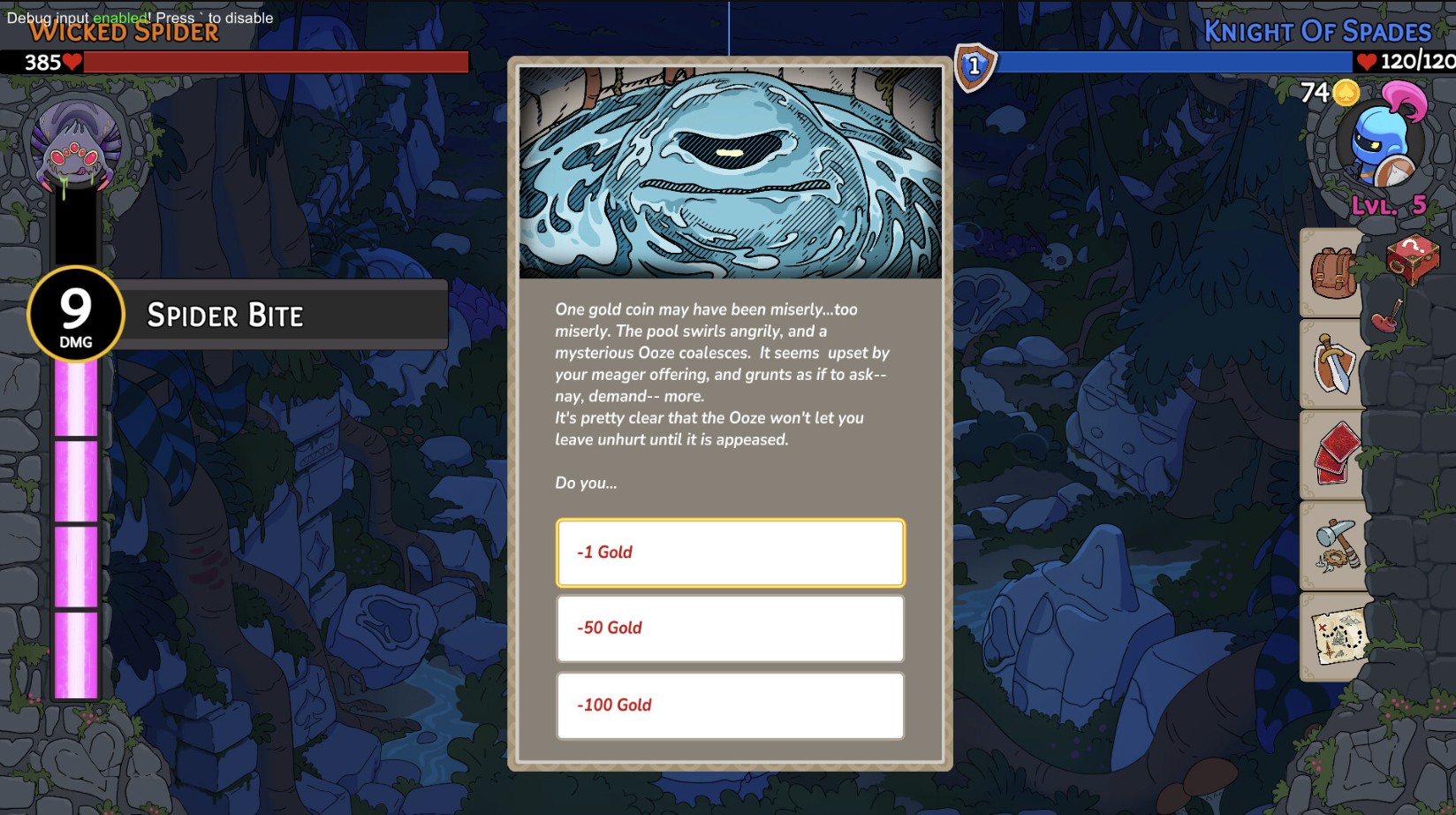Click the golden spade coin beside 74
This screenshot has width=1456, height=815.
(1346, 91)
